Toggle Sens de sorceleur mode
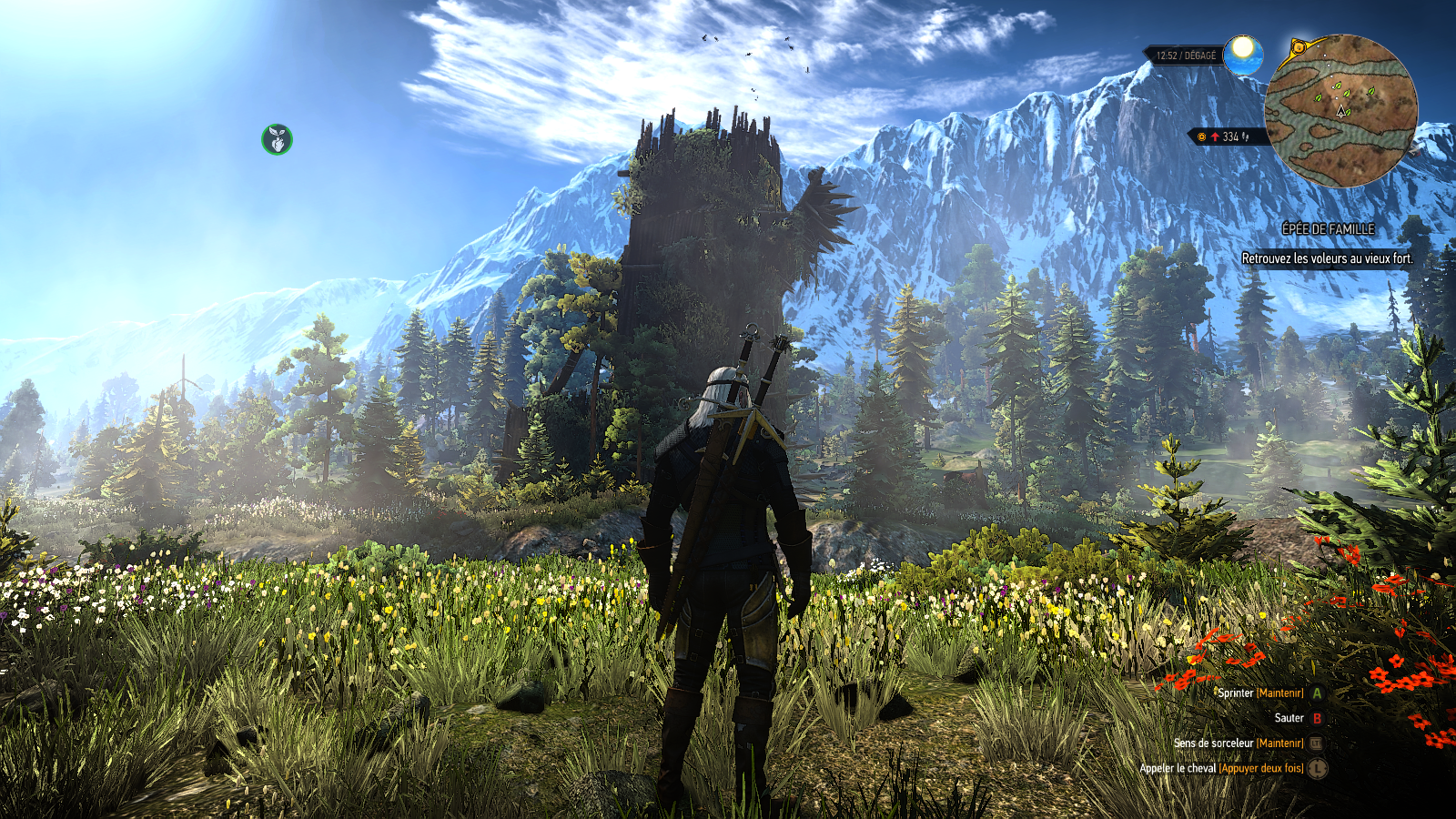 (1236, 743)
